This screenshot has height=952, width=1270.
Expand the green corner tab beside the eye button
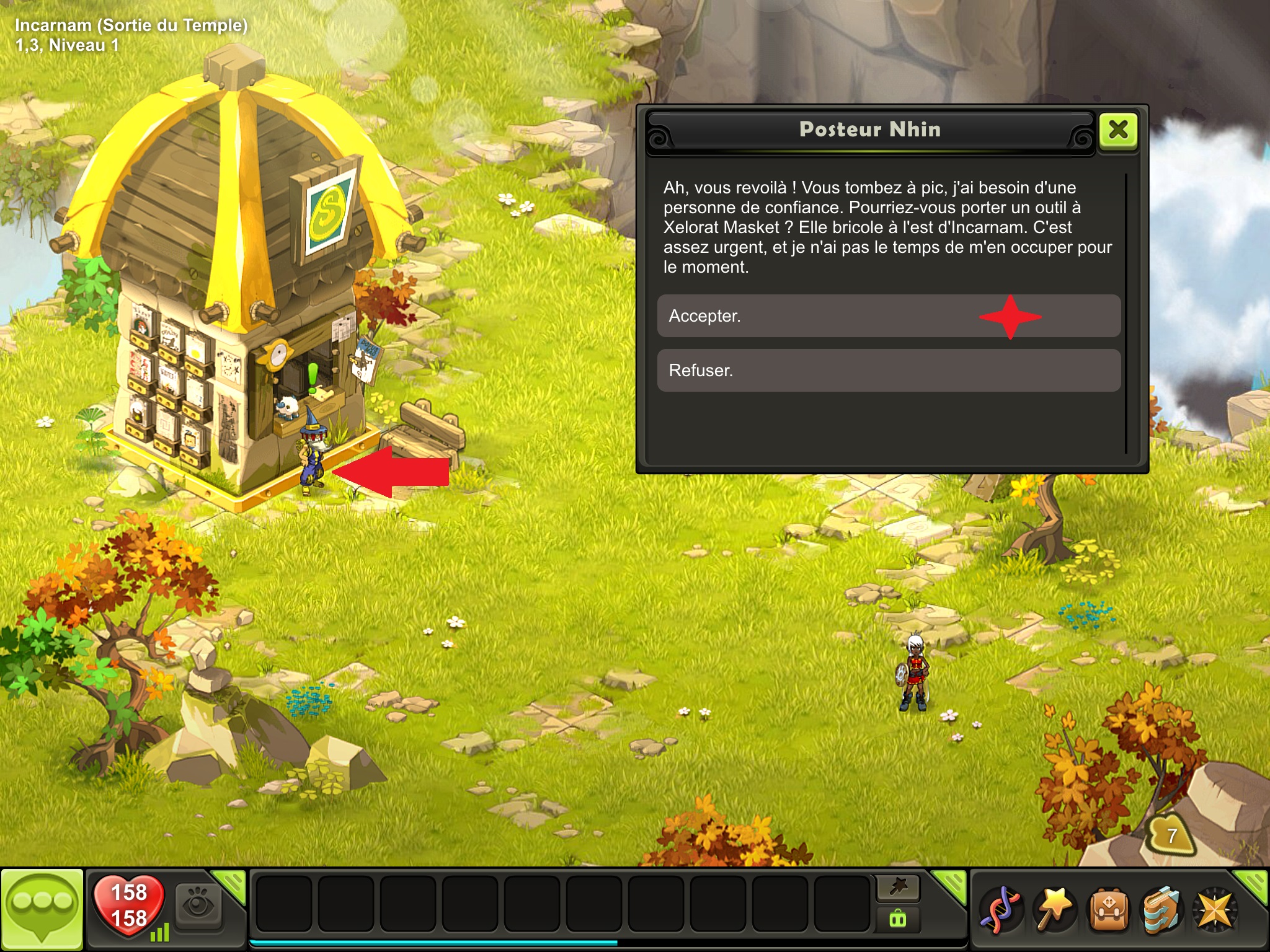coord(232,884)
